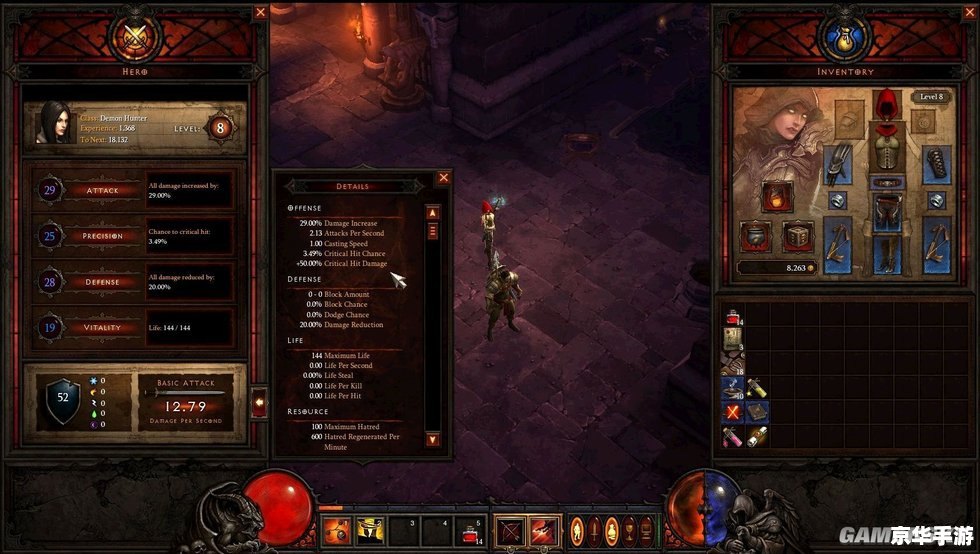Close the Inventory panel
Screen dimensions: 980x554
click(x=721, y=12)
